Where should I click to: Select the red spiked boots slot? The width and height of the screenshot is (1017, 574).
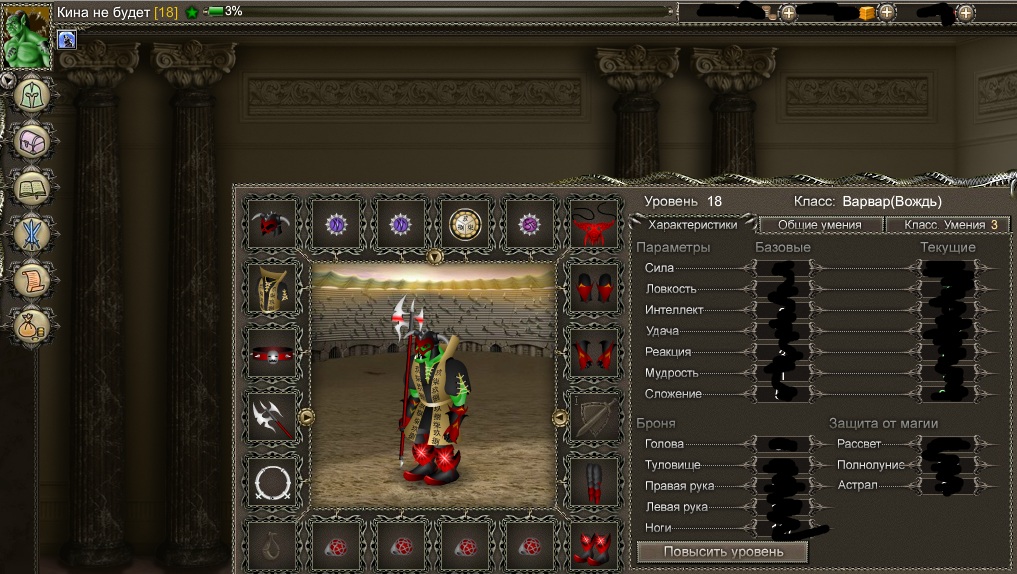(x=594, y=547)
